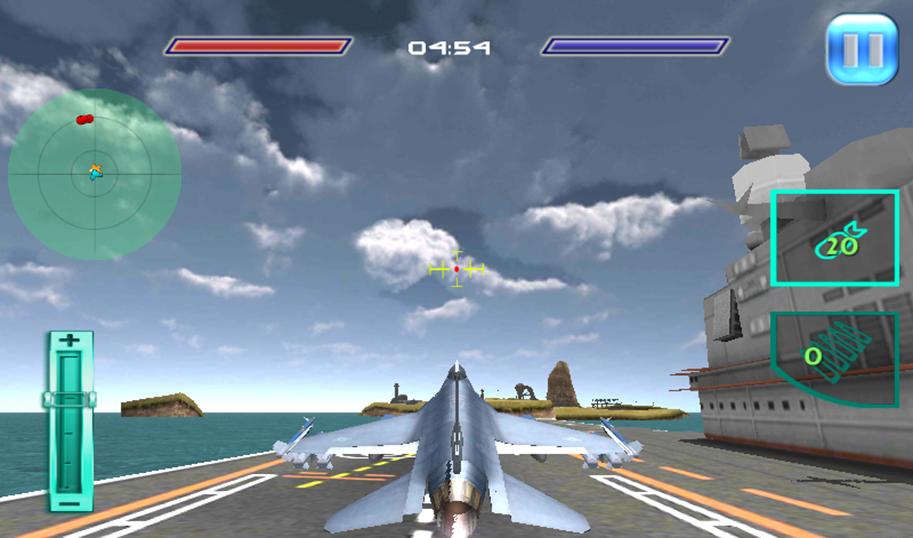The width and height of the screenshot is (913, 538).
Task: Click the green radar minimap
Action: click(x=95, y=173)
